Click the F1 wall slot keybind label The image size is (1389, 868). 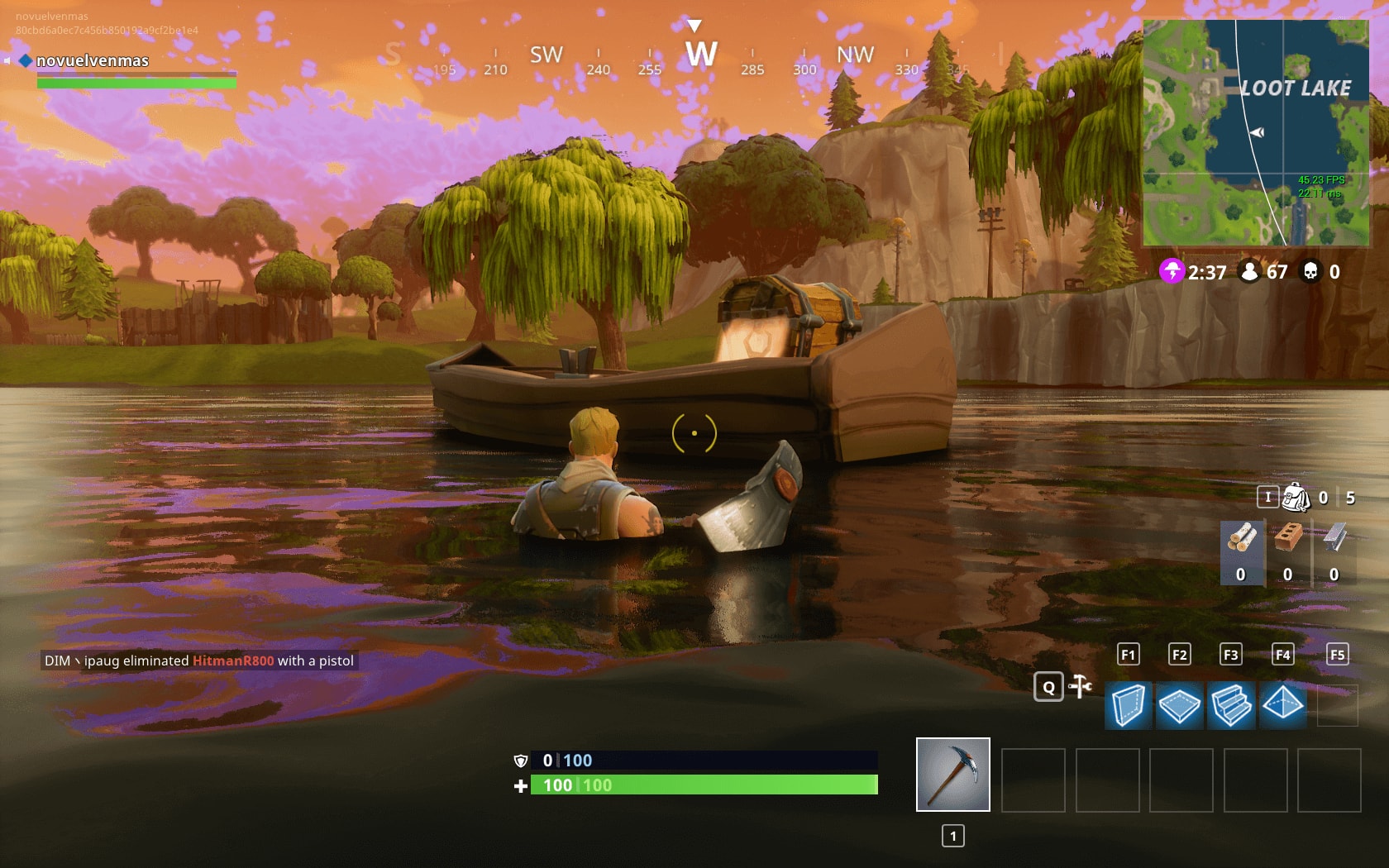1128,654
